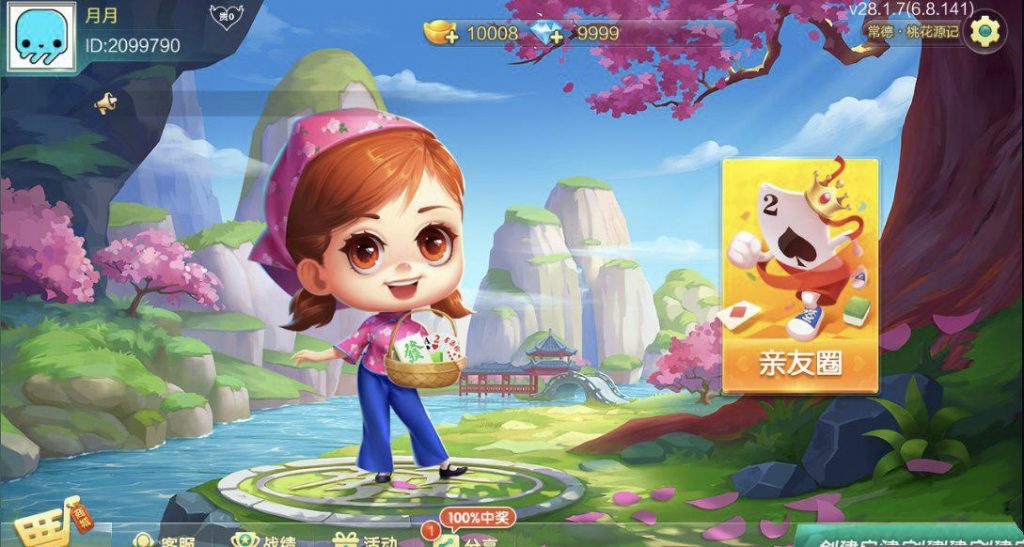The image size is (1024, 547).
Task: Open the gear settings button
Action: (x=985, y=31)
